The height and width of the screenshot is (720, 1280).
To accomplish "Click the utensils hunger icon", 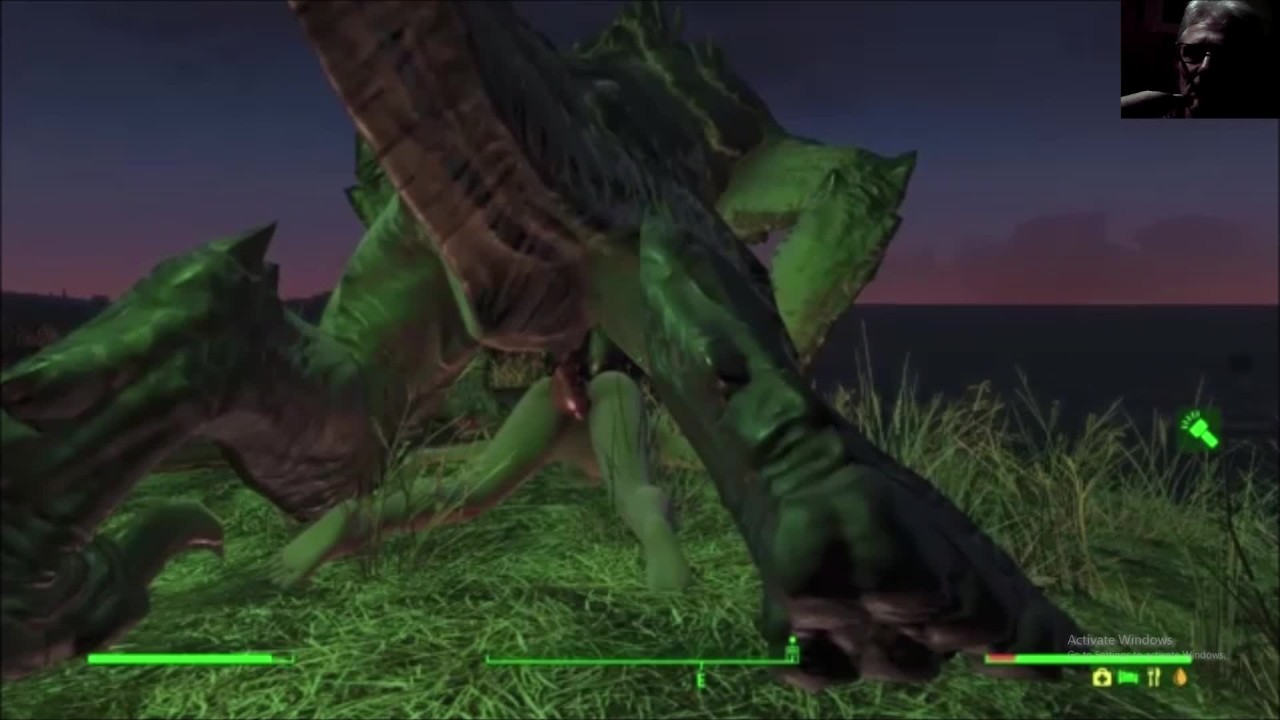I will pos(1153,678).
